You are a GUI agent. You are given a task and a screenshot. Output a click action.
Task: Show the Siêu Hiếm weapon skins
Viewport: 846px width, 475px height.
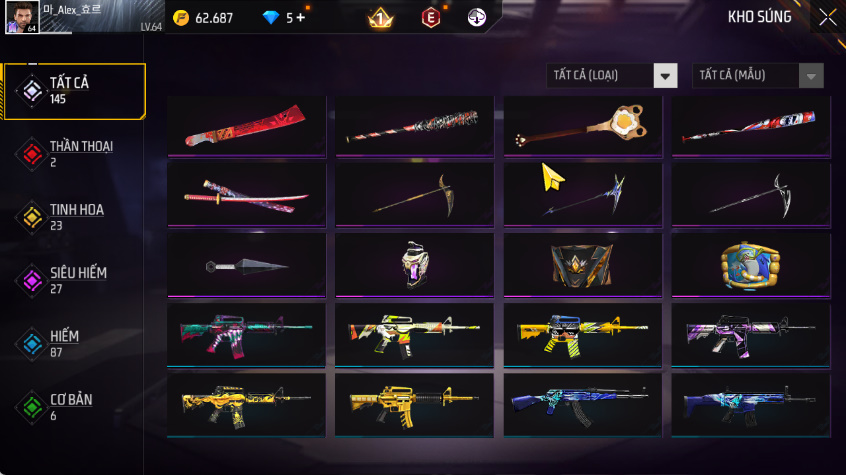[x=73, y=280]
